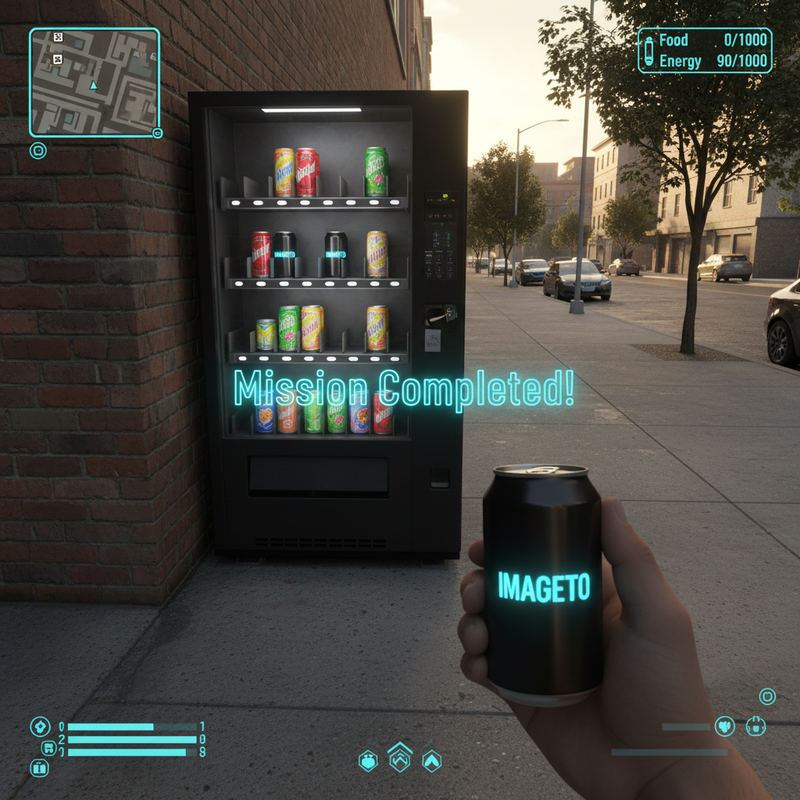The height and width of the screenshot is (800, 800).
Task: Choose the left hexagon icon at bottom center
Action: tap(368, 761)
